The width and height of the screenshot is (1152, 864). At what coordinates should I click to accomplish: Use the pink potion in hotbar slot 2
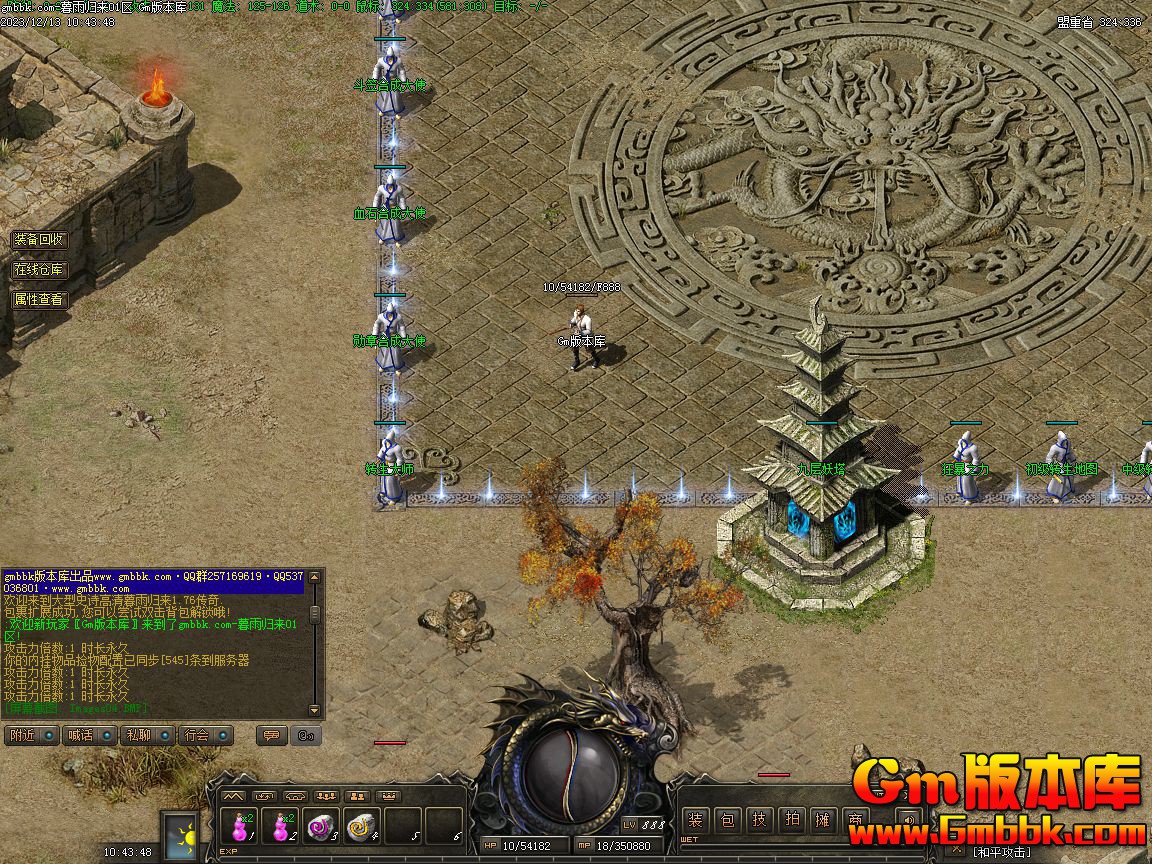(x=283, y=828)
